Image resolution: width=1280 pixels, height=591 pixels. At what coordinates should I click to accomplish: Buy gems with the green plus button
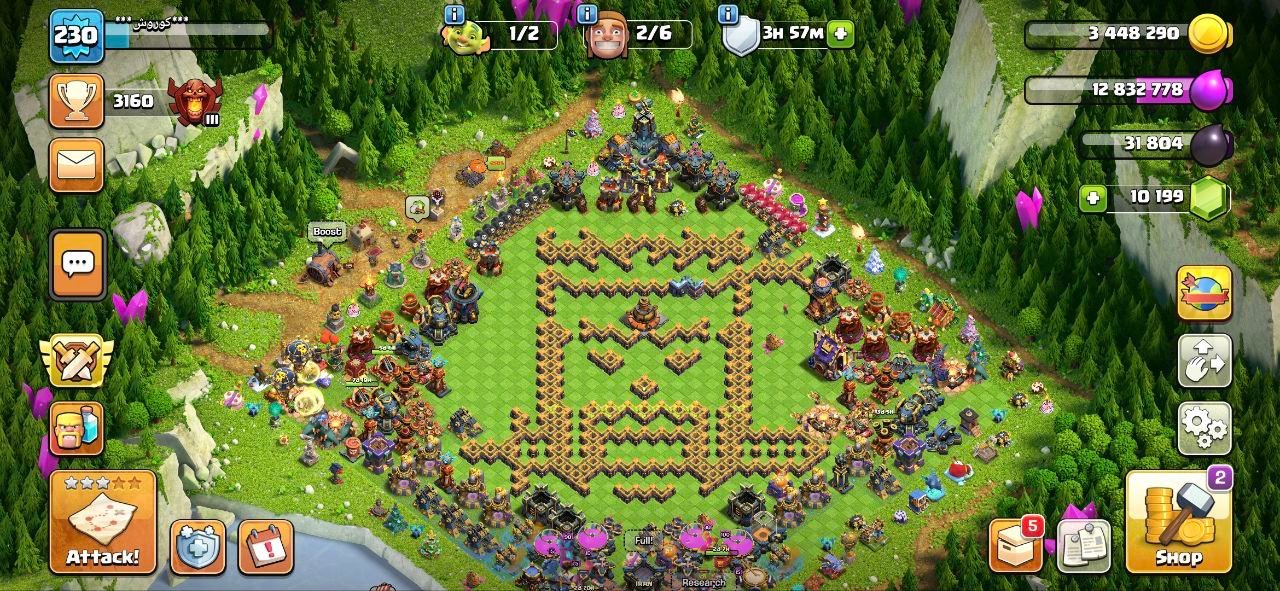click(x=1093, y=197)
